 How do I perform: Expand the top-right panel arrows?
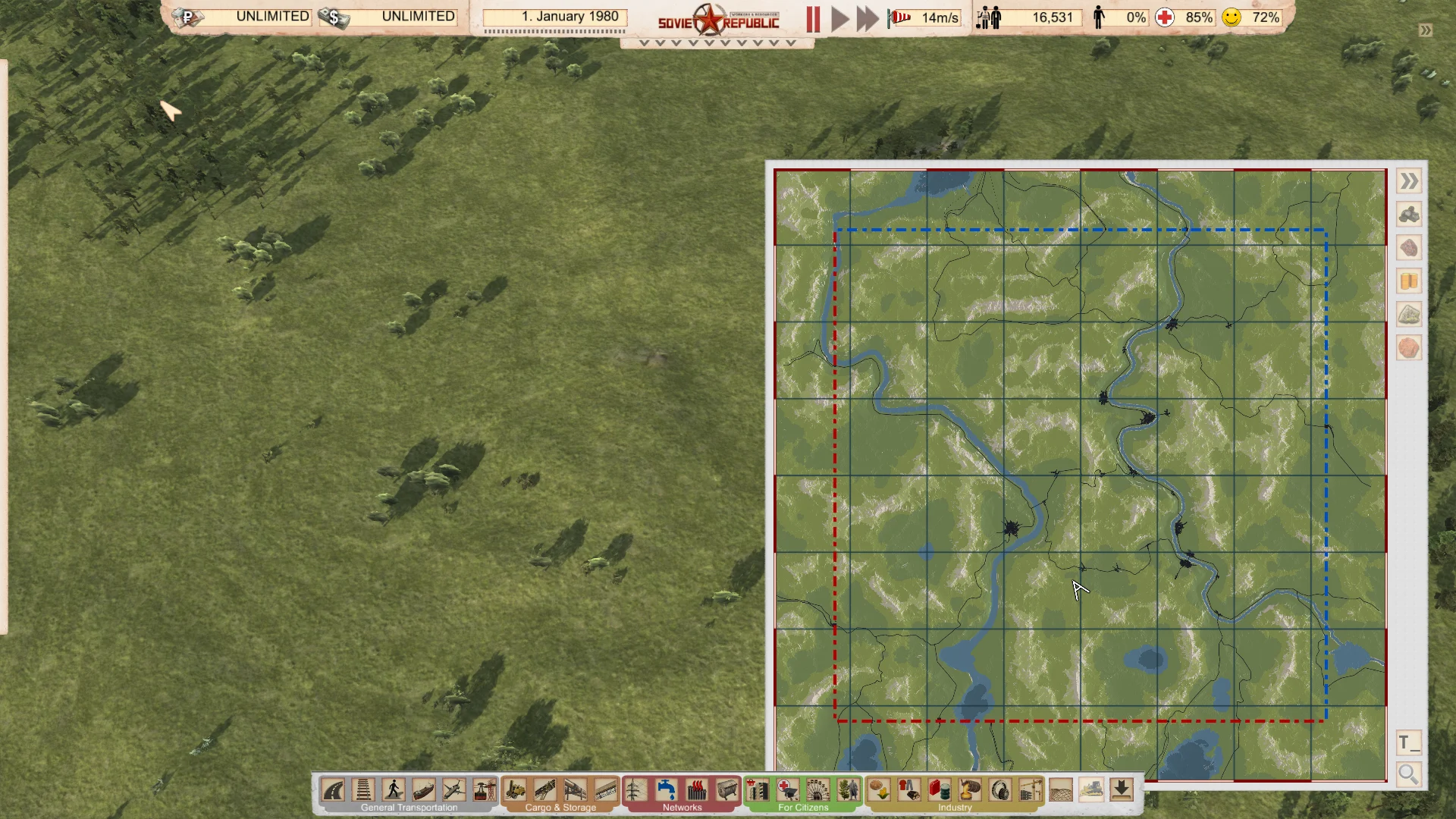(x=1424, y=30)
